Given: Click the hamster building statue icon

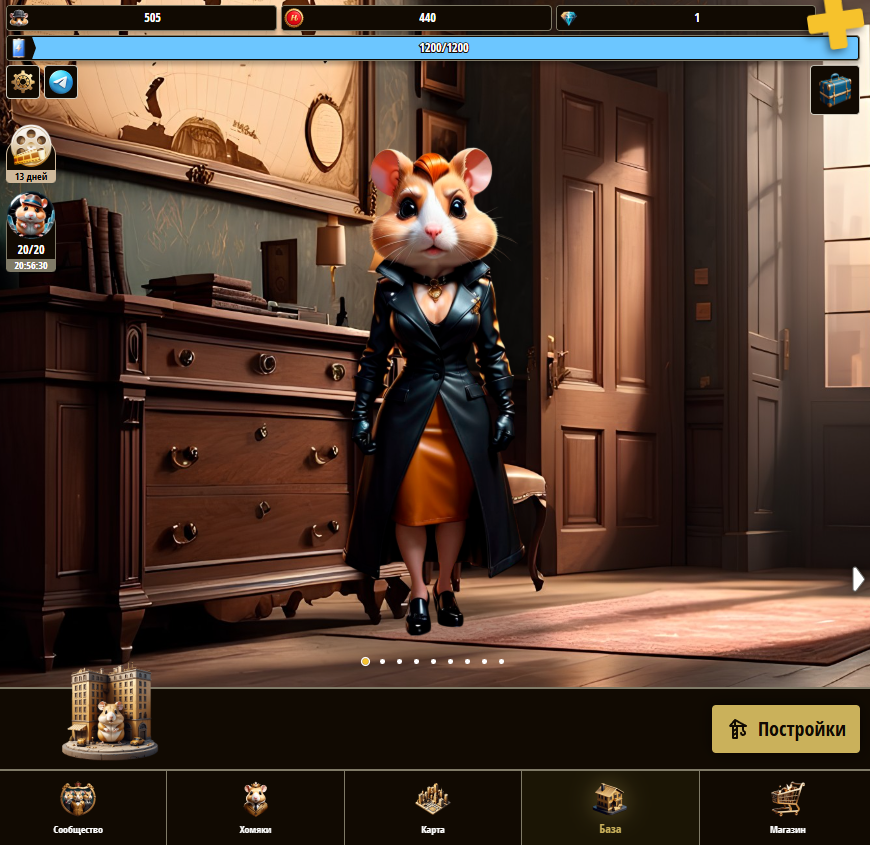Looking at the screenshot, I should pos(110,712).
